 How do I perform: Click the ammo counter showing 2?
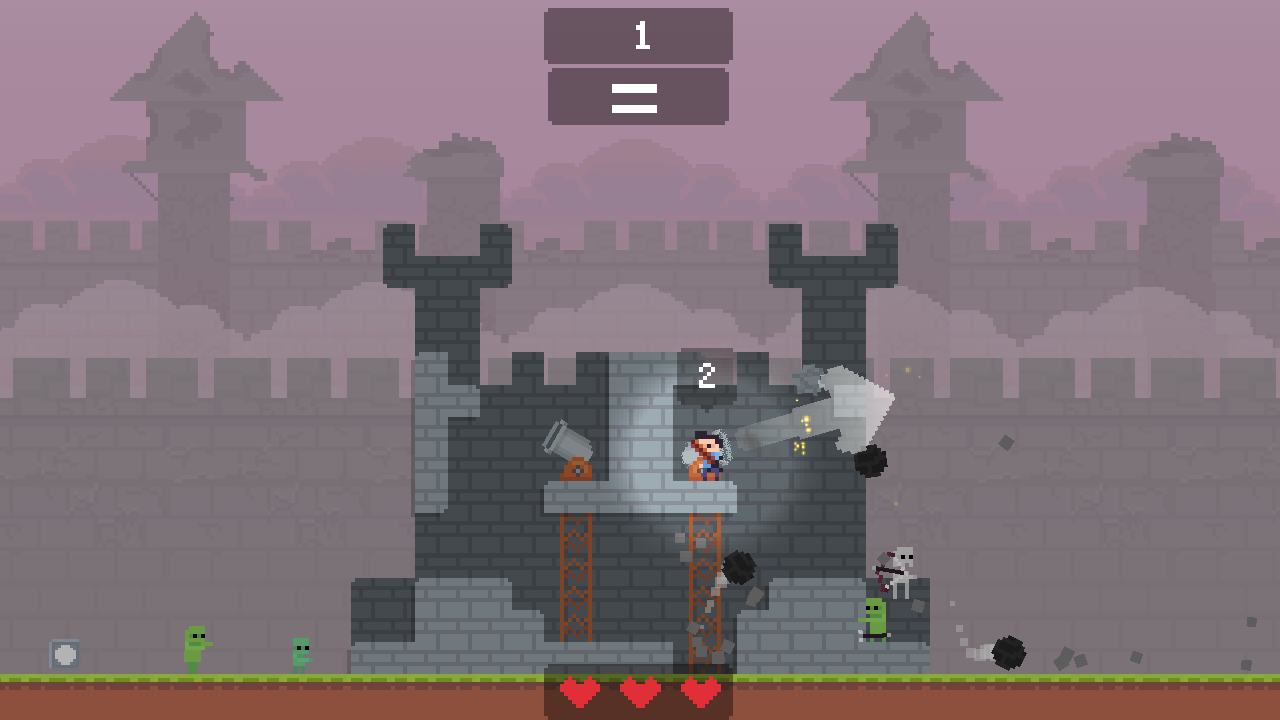pyautogui.click(x=707, y=377)
